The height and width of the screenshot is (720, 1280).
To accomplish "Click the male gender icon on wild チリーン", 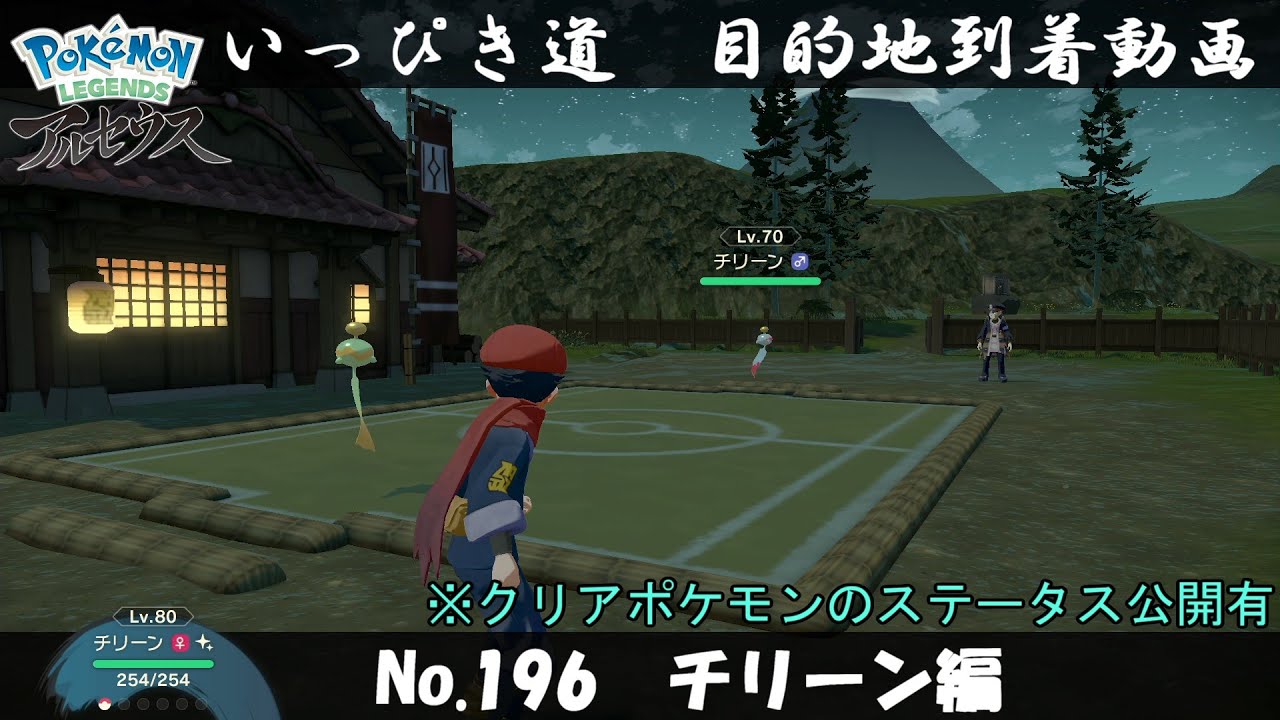I will click(x=800, y=260).
